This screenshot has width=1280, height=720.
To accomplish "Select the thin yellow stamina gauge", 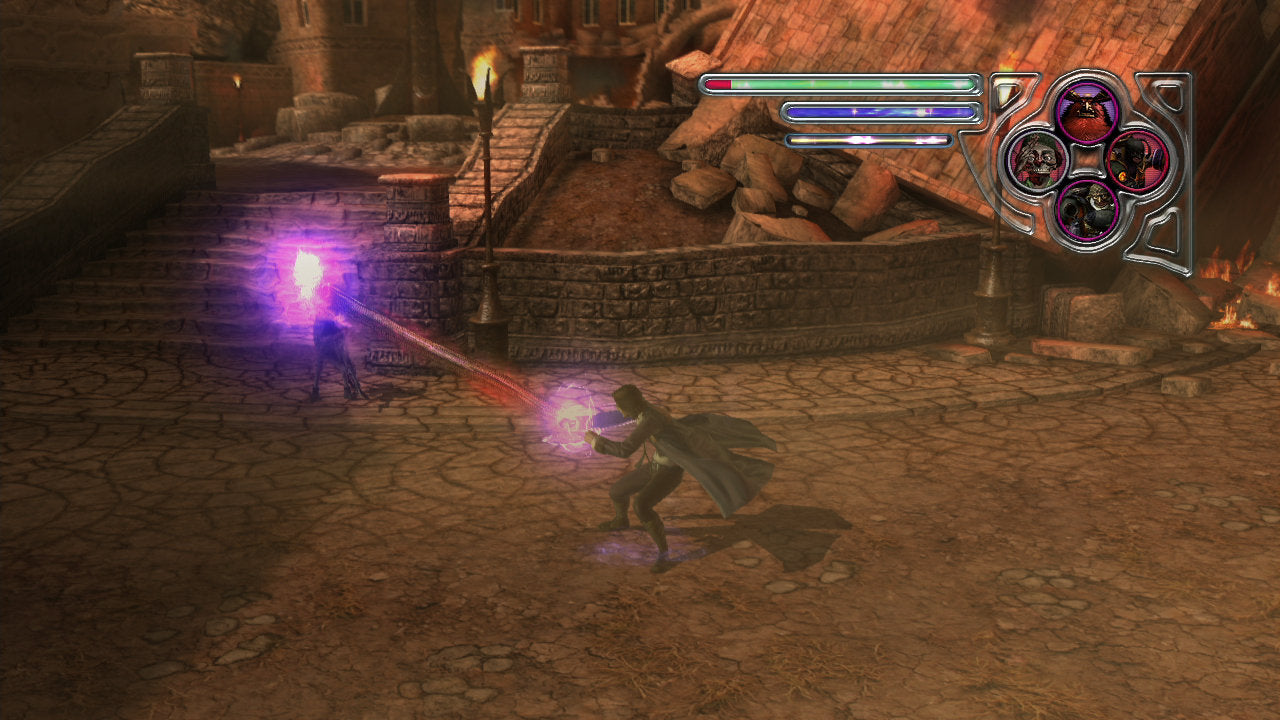I will [x=870, y=140].
